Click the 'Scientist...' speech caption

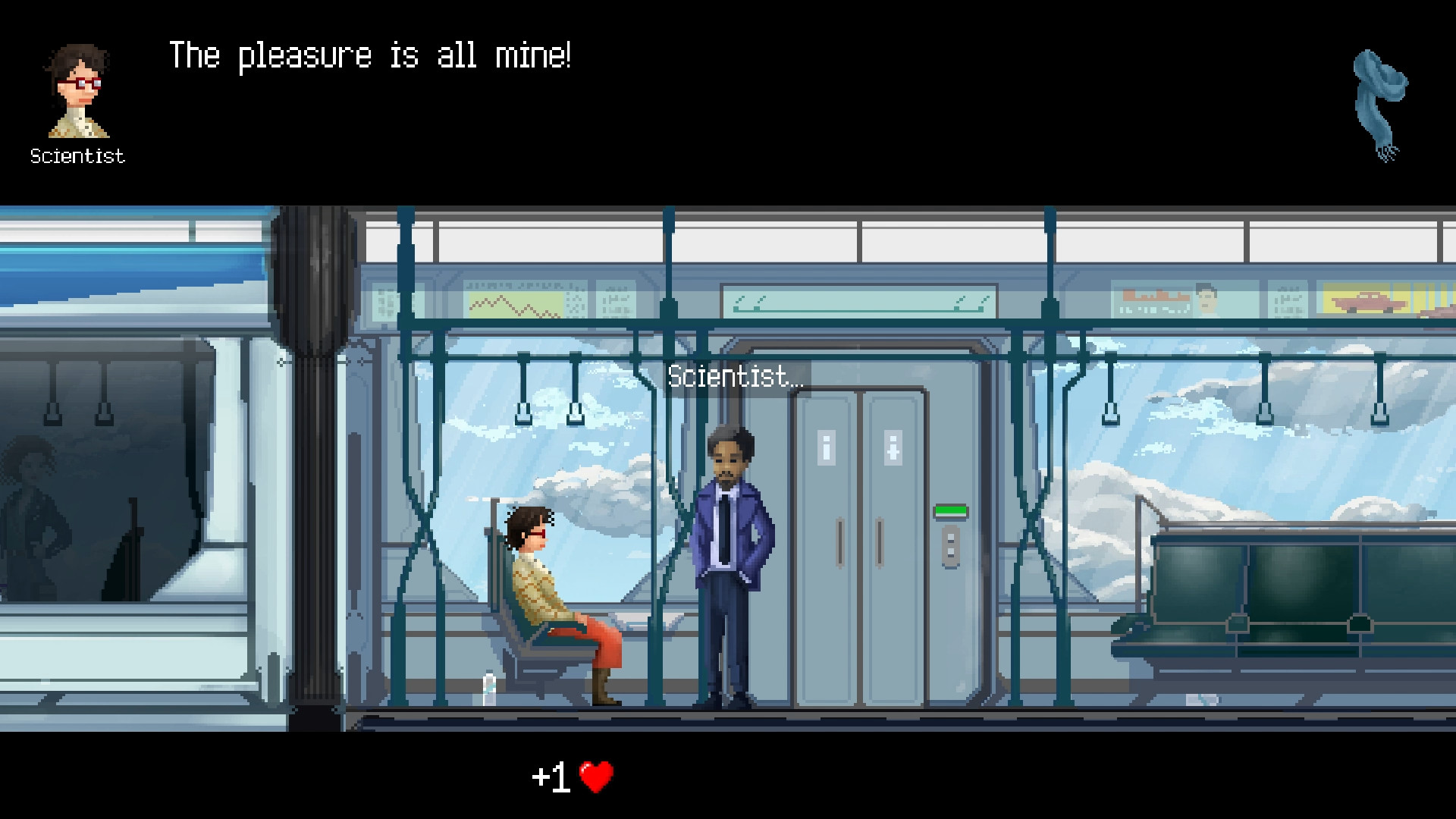click(736, 376)
